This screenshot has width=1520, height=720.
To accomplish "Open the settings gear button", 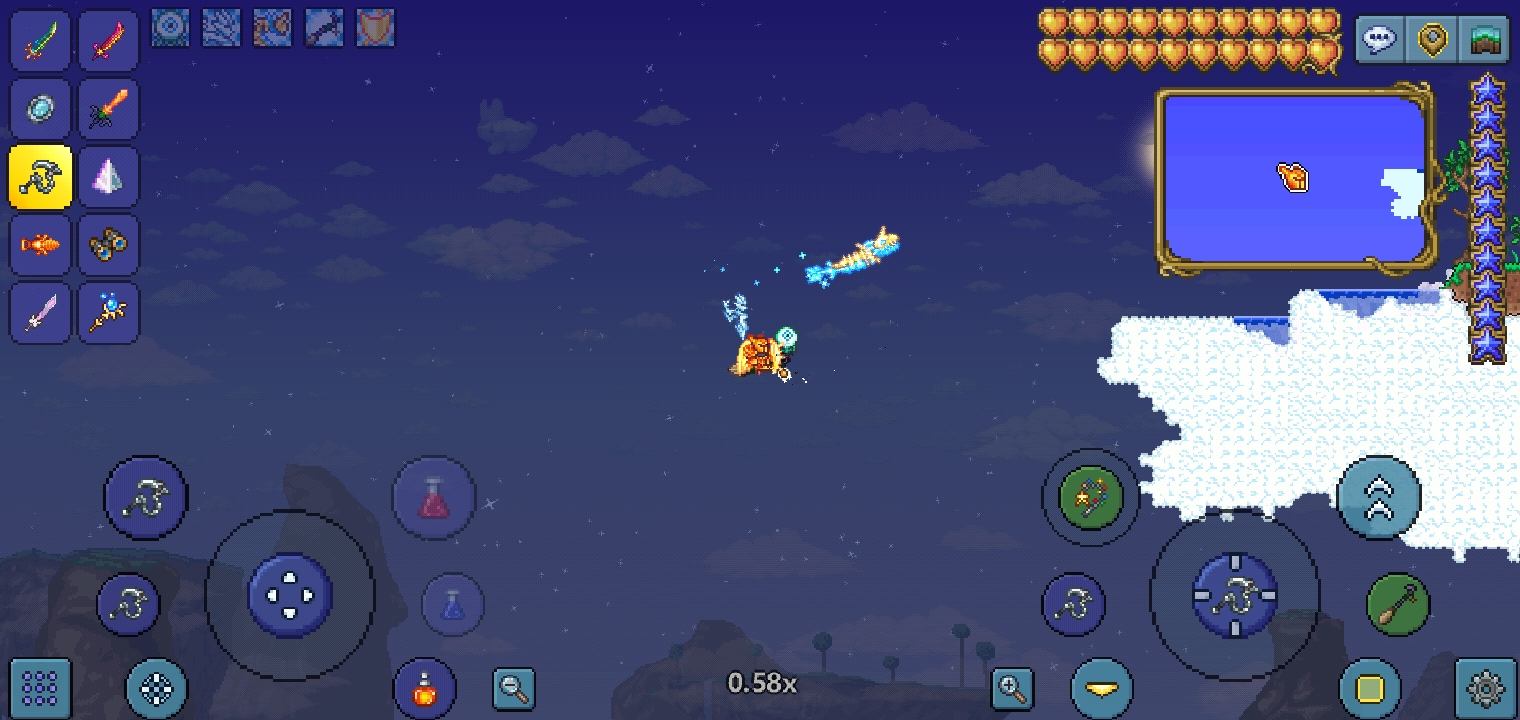I will [1486, 688].
